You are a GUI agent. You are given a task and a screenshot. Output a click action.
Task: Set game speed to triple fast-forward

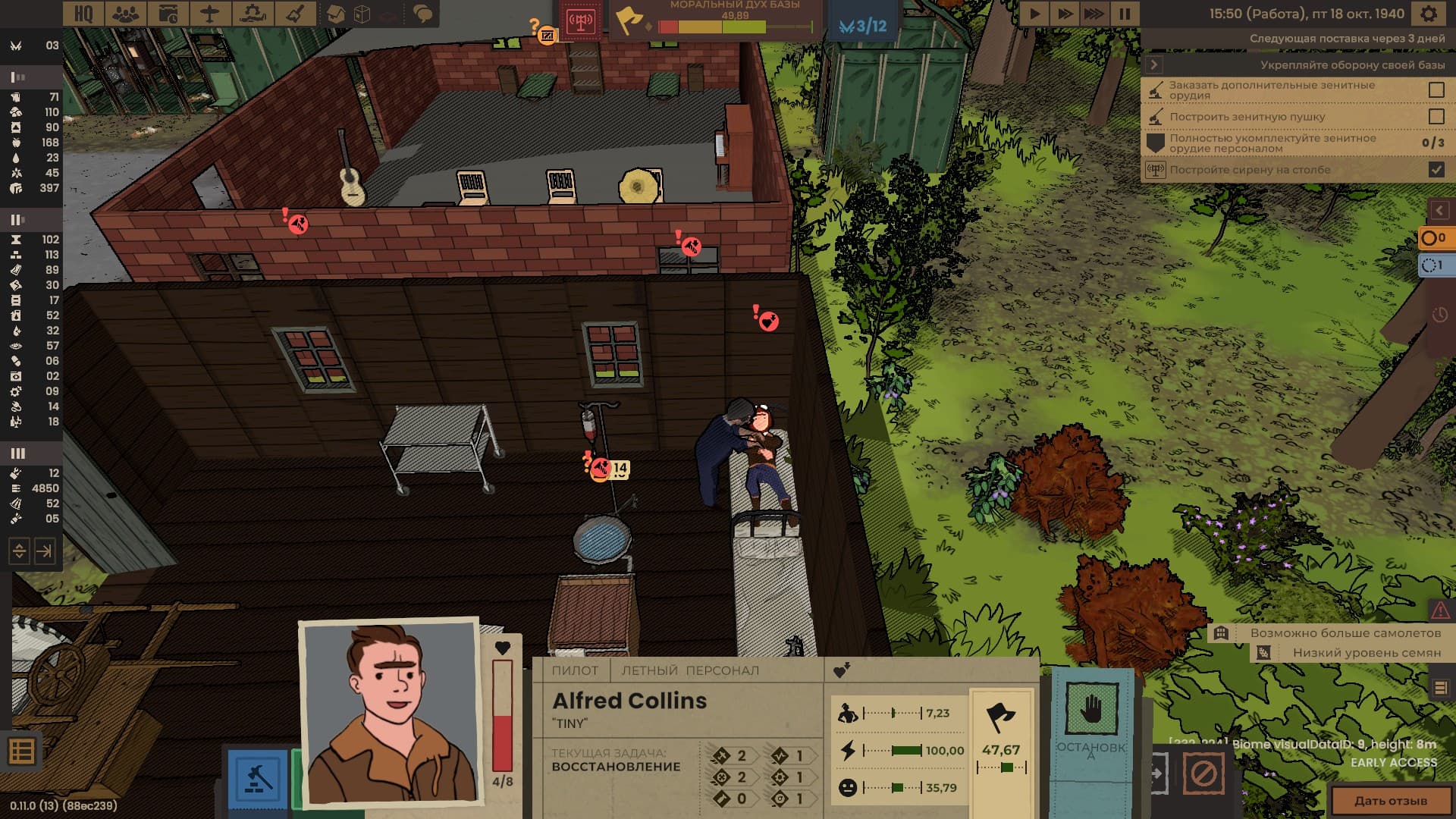[x=1094, y=14]
